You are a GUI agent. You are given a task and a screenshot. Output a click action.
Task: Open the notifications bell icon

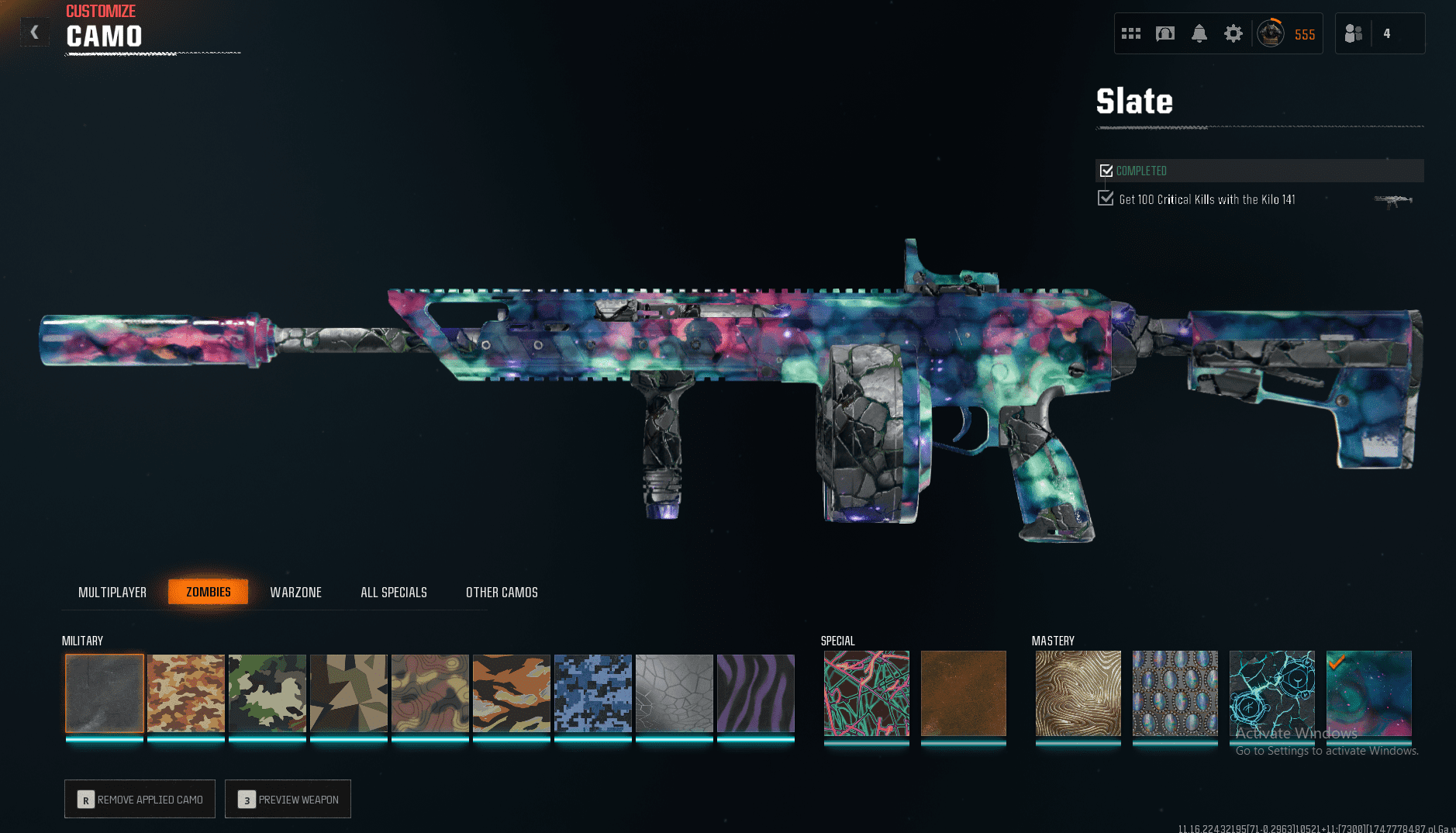pyautogui.click(x=1199, y=33)
